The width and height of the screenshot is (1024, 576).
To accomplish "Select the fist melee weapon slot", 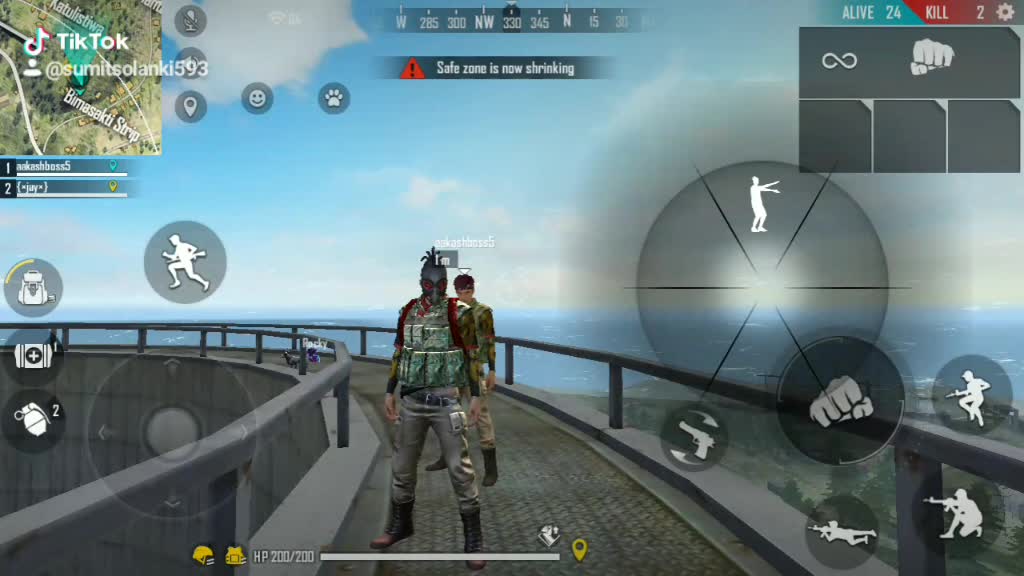I will click(932, 59).
